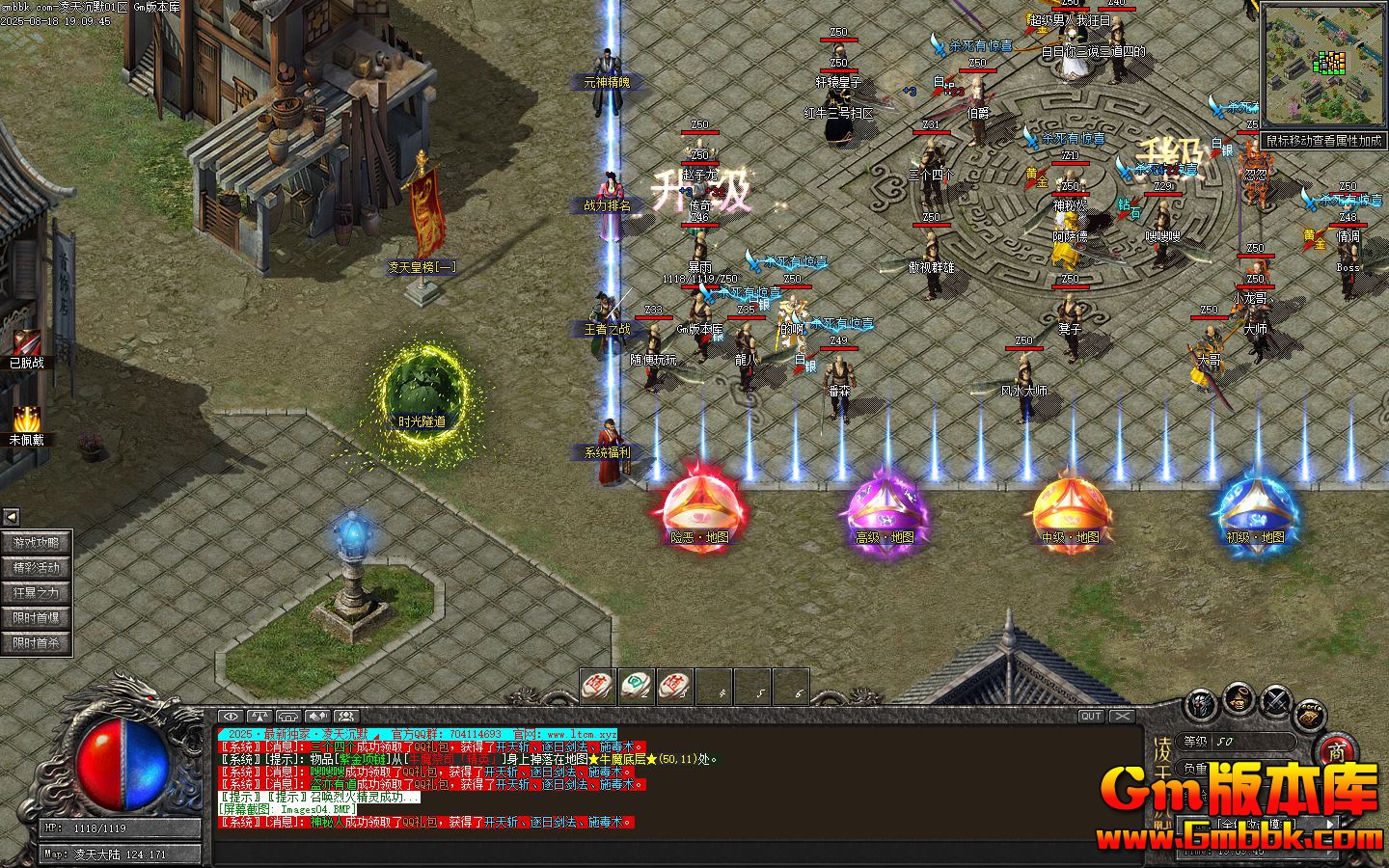Click the trade handshake icon on the toolbar
Viewport: 1389px width, 868px height.
(315, 718)
